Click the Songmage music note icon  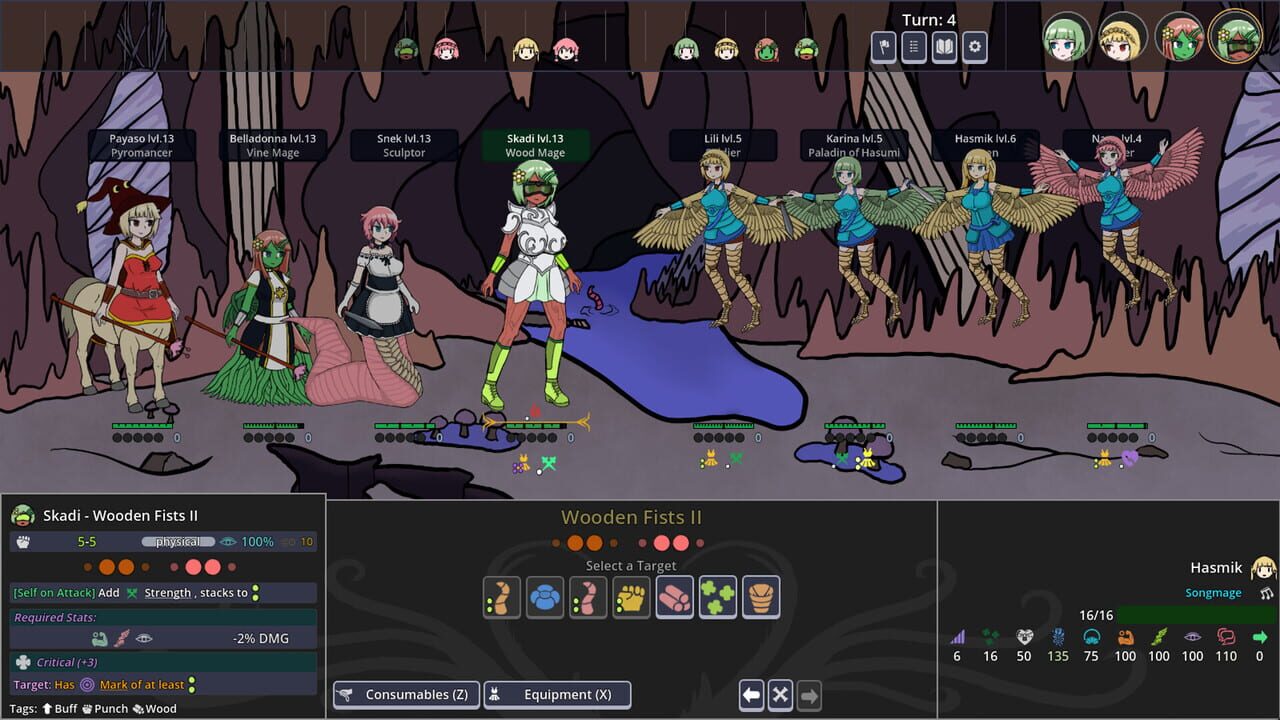[x=1266, y=592]
